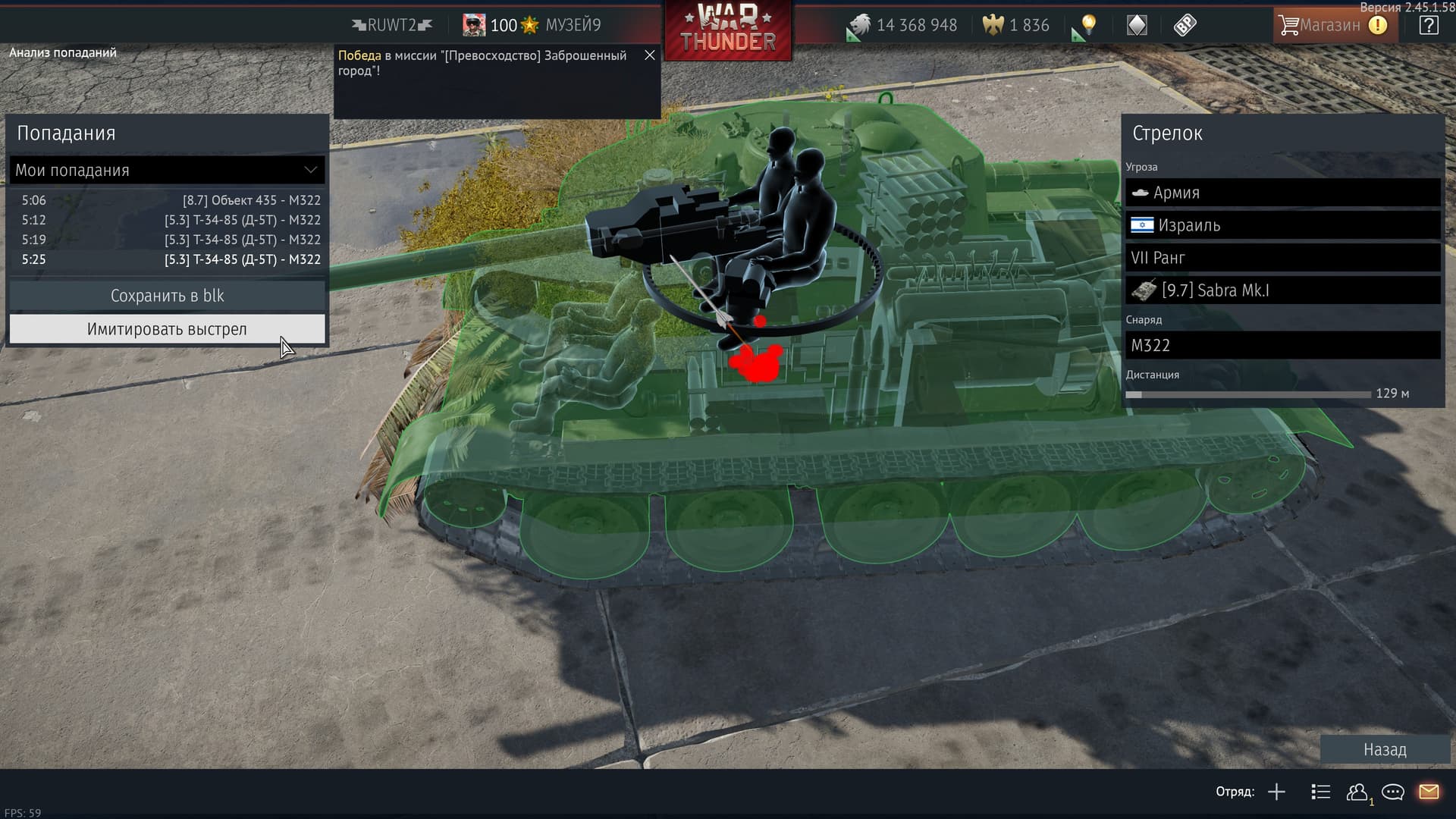1456x819 pixels.
Task: Add a squad member with plus icon
Action: [1276, 792]
